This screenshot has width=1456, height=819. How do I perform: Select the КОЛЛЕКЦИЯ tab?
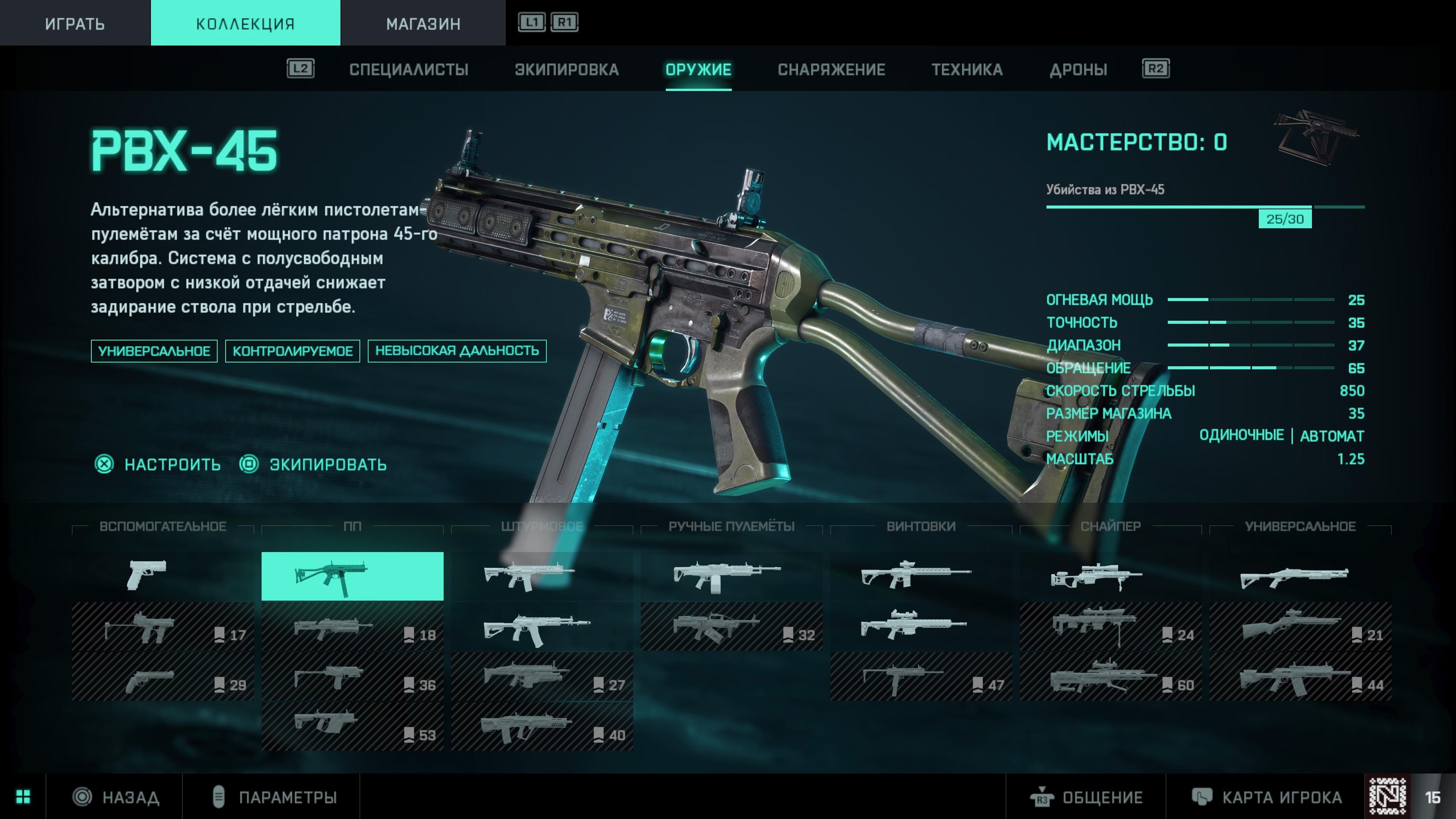[x=245, y=23]
